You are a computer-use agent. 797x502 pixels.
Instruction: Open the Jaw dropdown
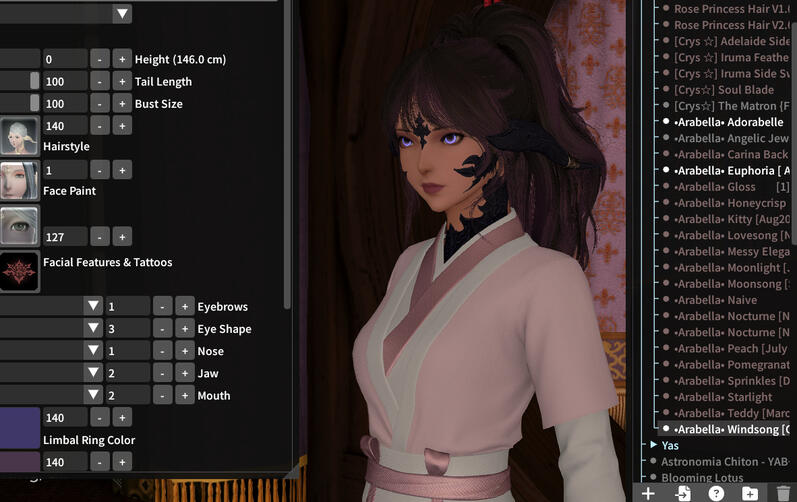pyautogui.click(x=93, y=373)
